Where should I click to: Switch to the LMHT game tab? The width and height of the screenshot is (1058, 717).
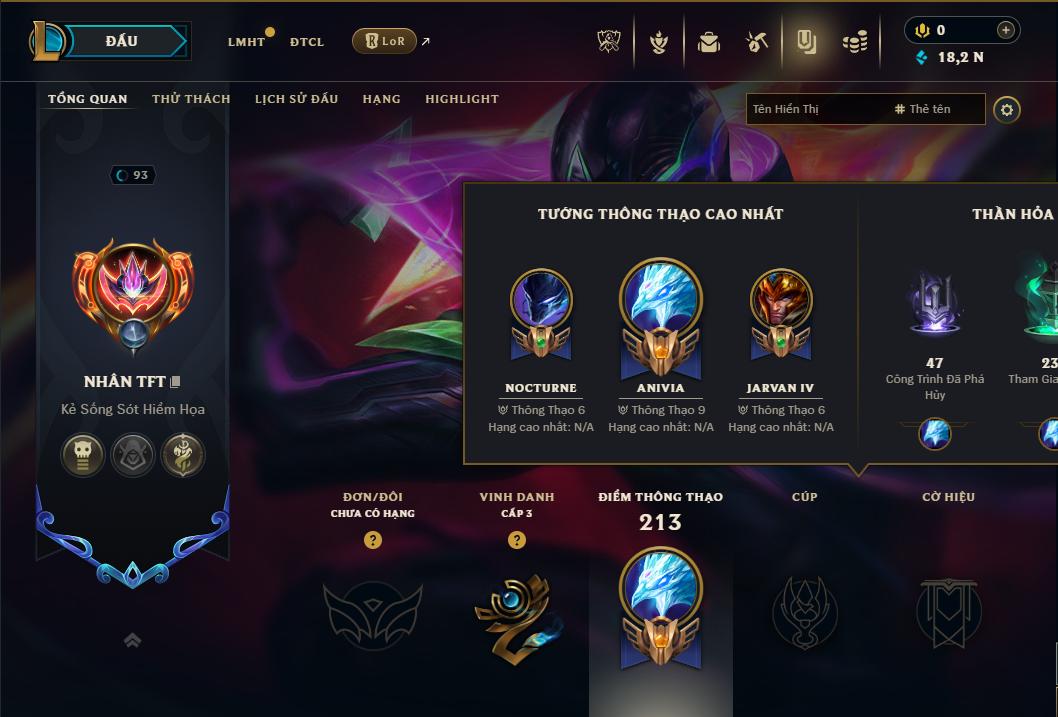(246, 42)
